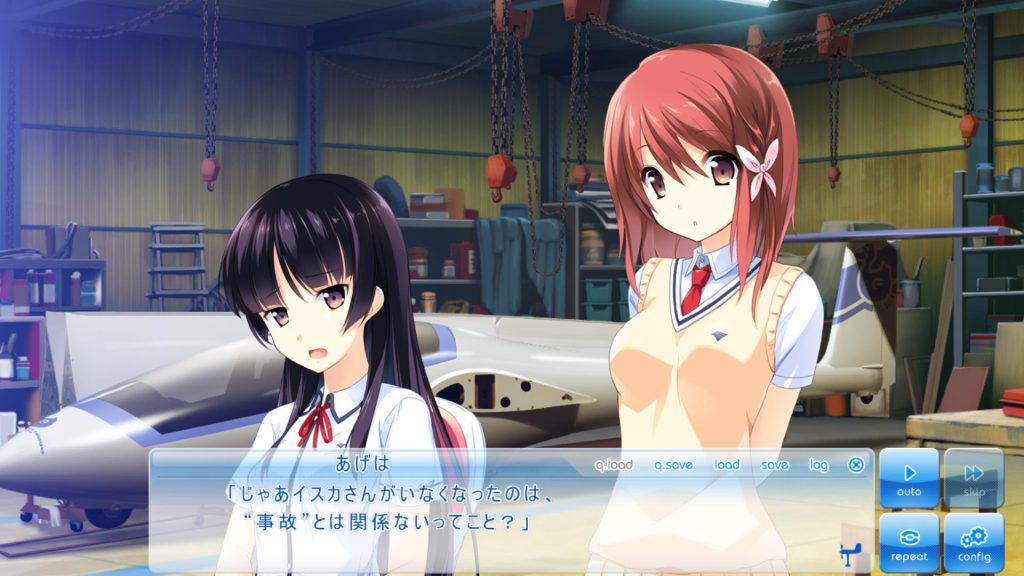Open the config settings

point(973,542)
